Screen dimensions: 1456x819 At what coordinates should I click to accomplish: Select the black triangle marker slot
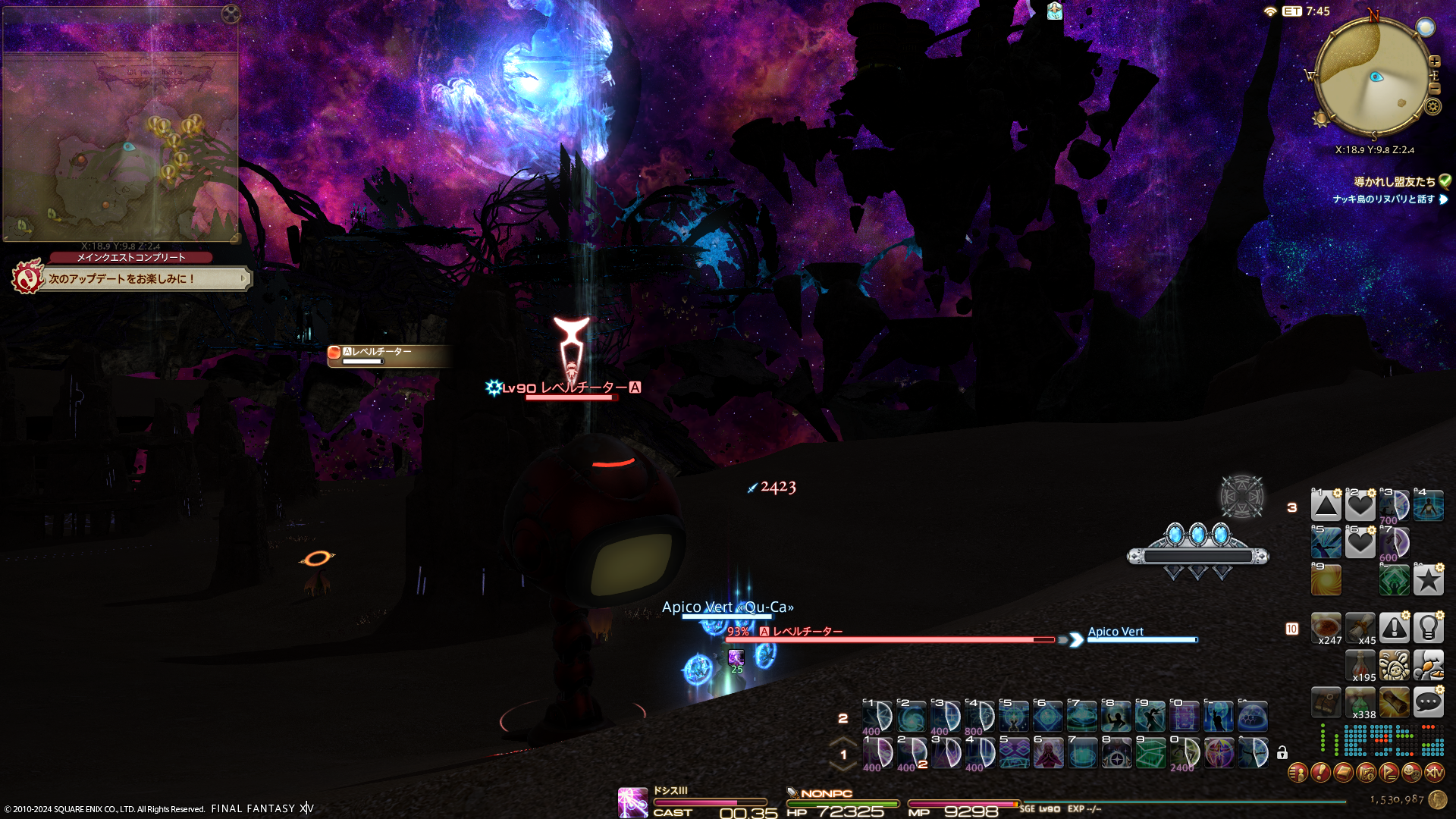(x=1326, y=506)
